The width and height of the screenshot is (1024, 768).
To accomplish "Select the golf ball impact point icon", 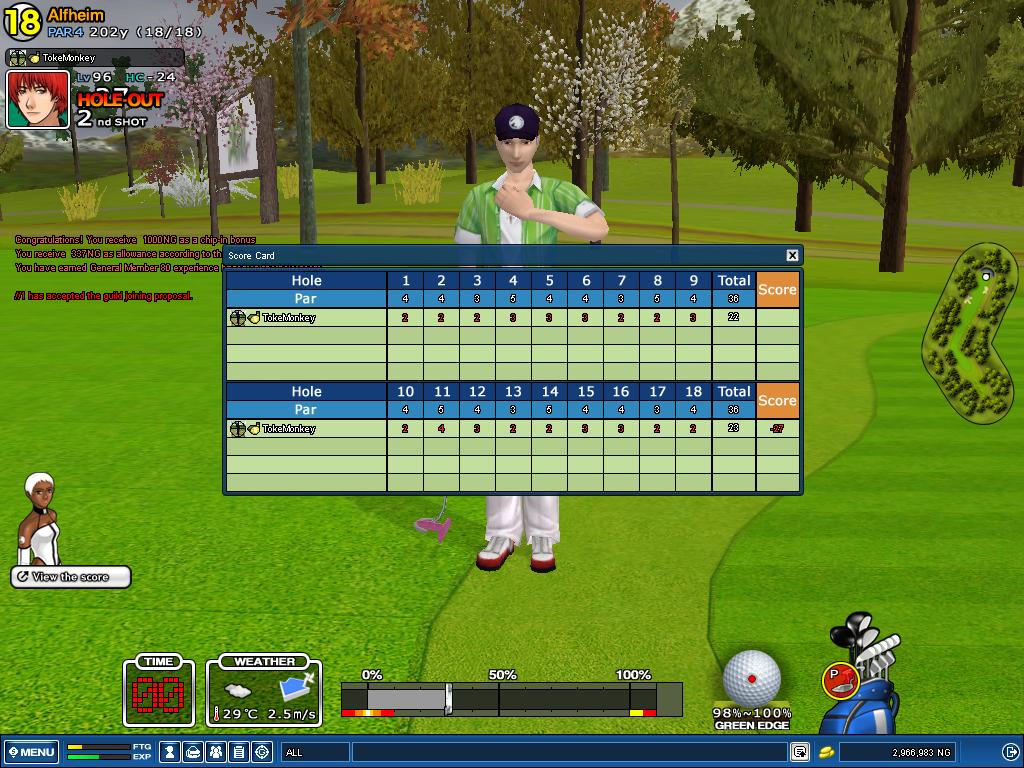I will (x=751, y=677).
